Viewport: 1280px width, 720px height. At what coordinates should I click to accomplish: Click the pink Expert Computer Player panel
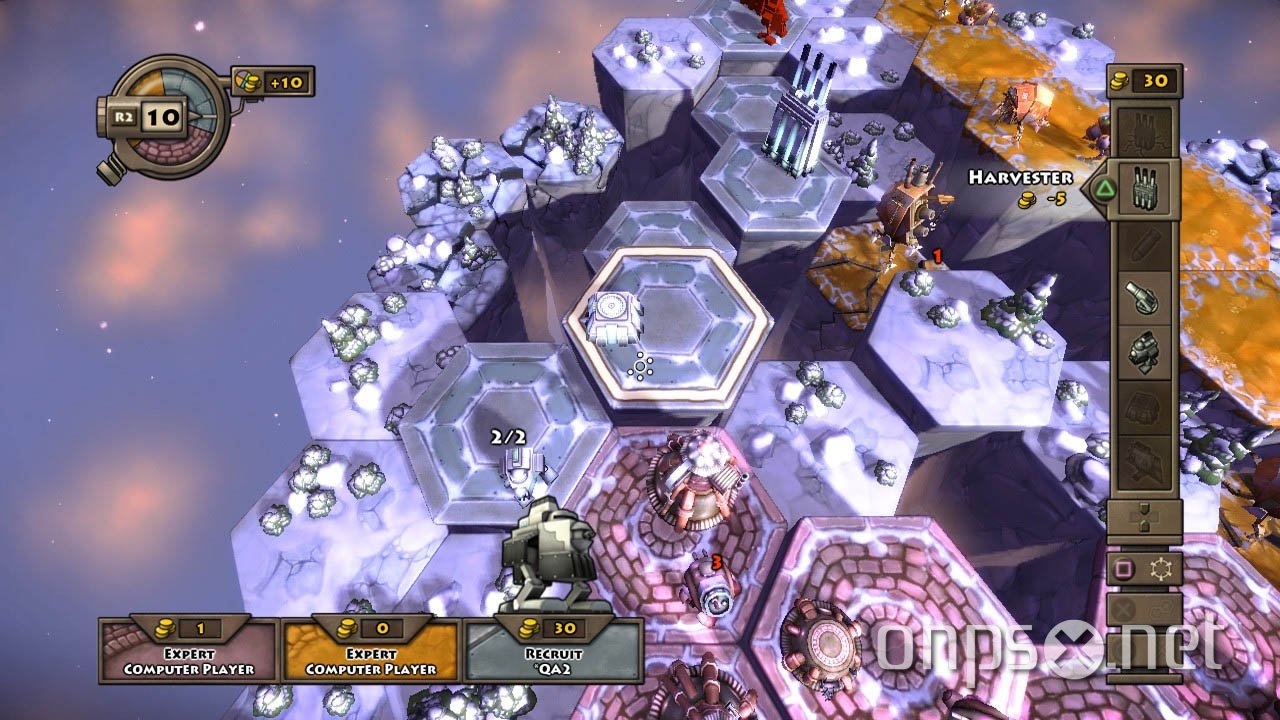(x=189, y=655)
